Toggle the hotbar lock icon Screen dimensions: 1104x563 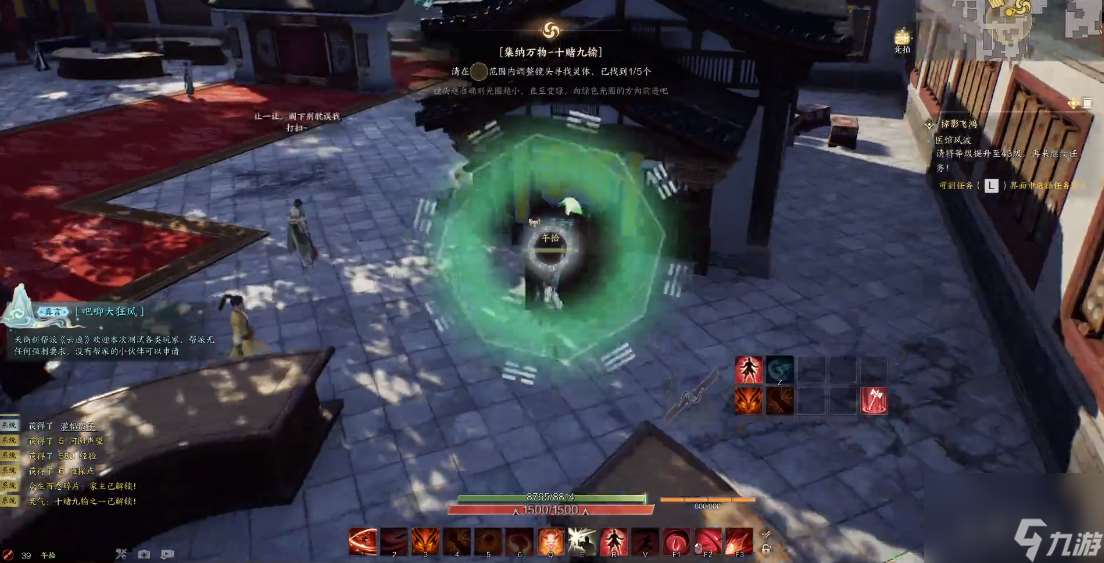(766, 547)
